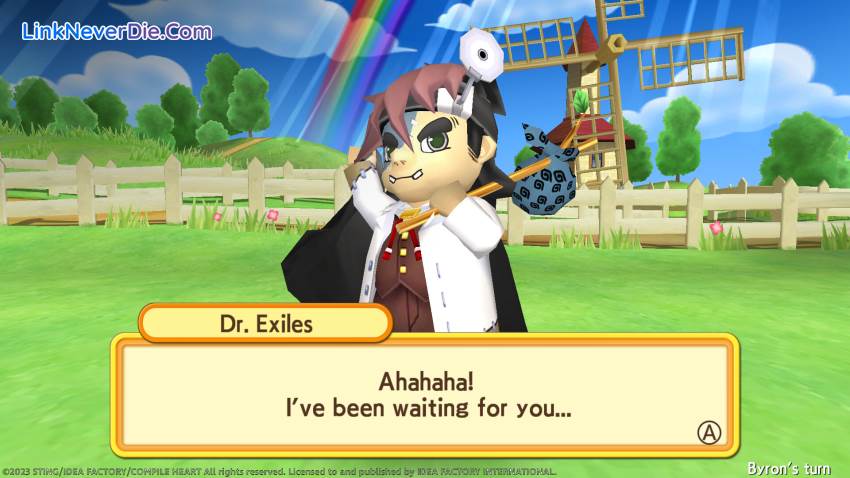This screenshot has height=478, width=850.
Task: Advance Dr. Exiles' dialogue text box
Action: pyautogui.click(x=708, y=432)
